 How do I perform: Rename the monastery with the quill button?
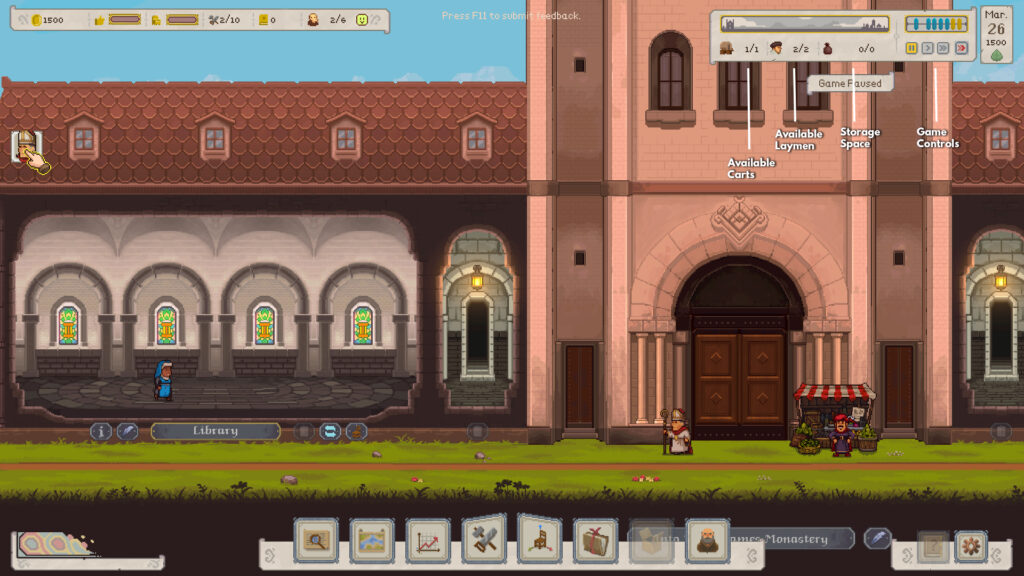pyautogui.click(x=877, y=538)
